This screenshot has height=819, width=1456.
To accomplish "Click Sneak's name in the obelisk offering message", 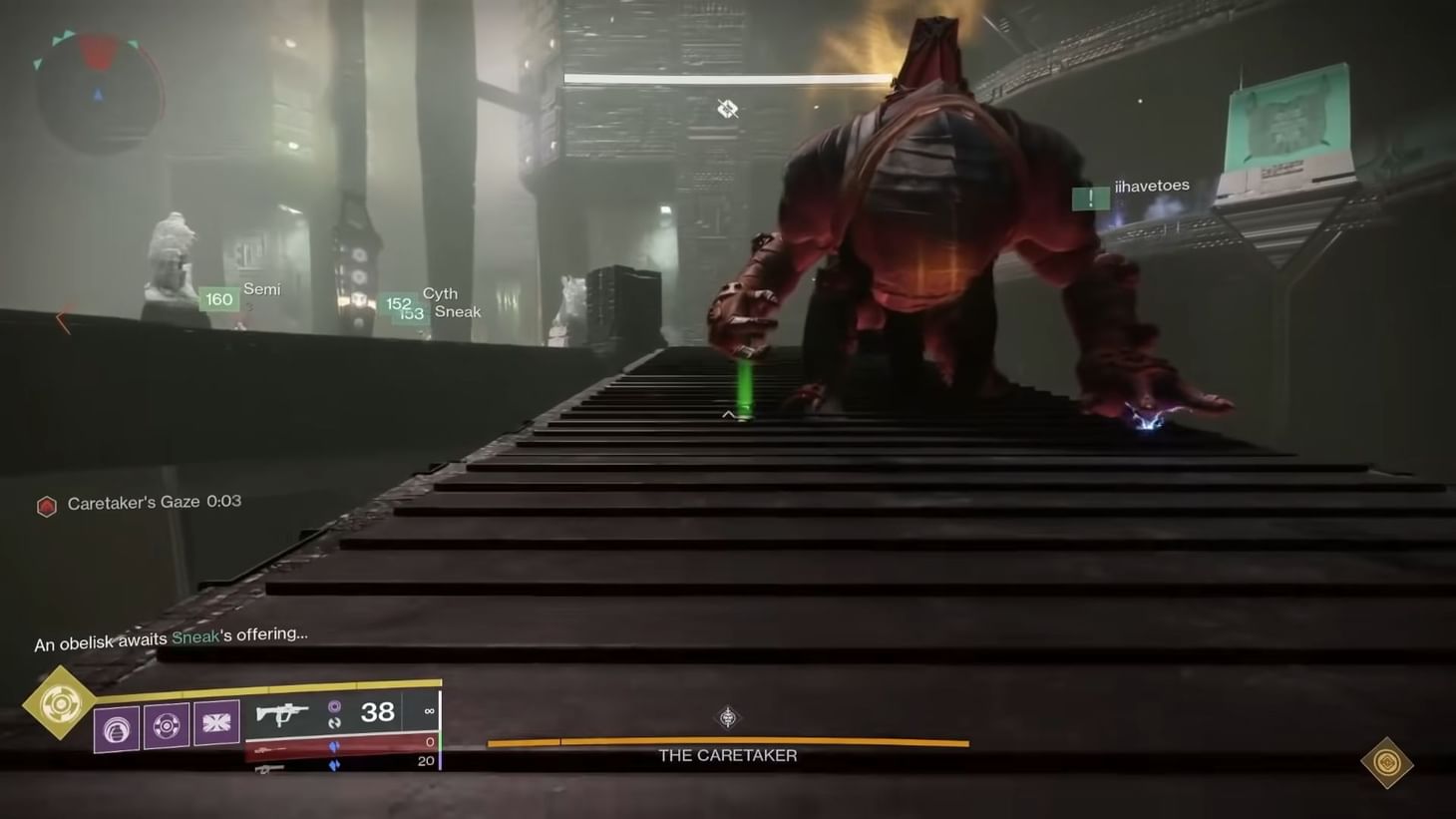I will click(195, 635).
